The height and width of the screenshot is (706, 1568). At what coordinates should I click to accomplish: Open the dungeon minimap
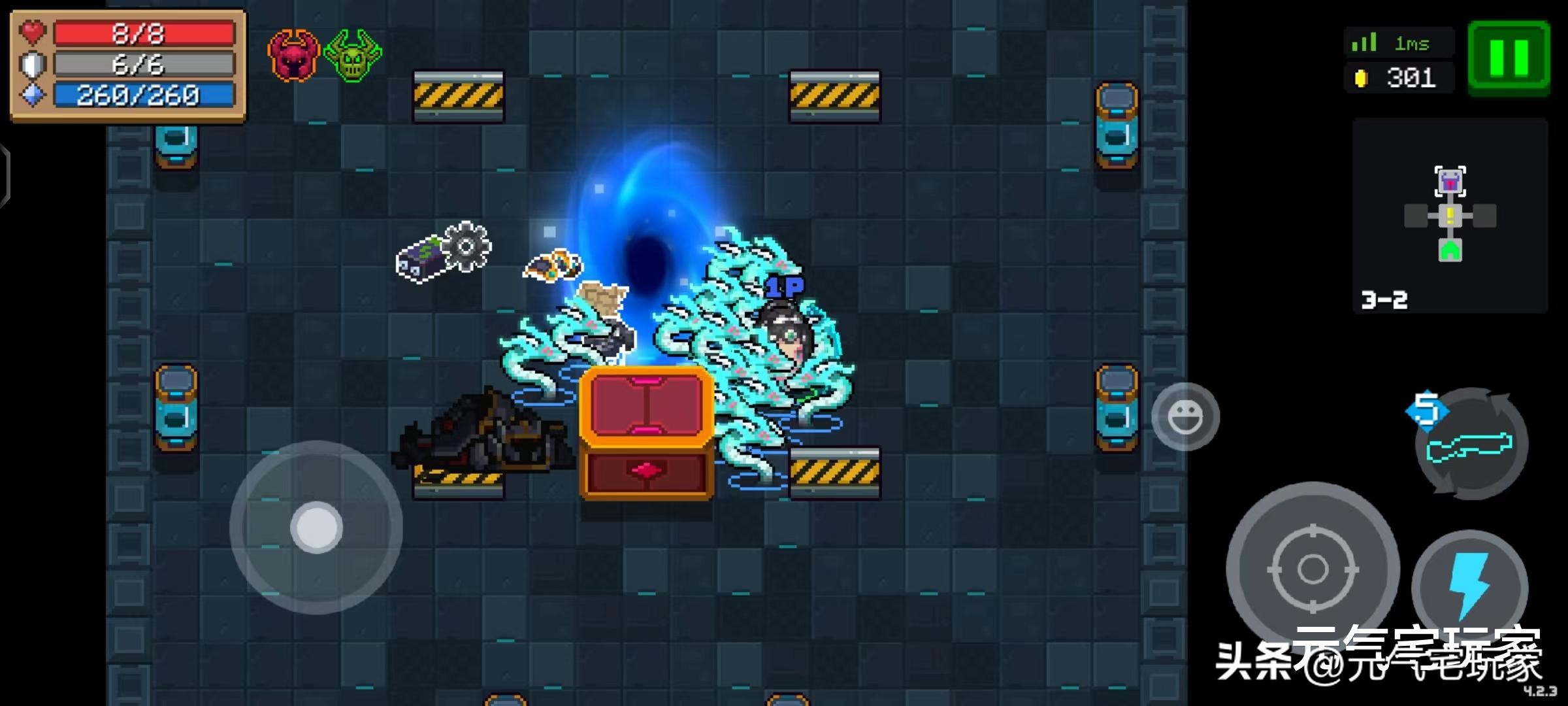point(1450,216)
